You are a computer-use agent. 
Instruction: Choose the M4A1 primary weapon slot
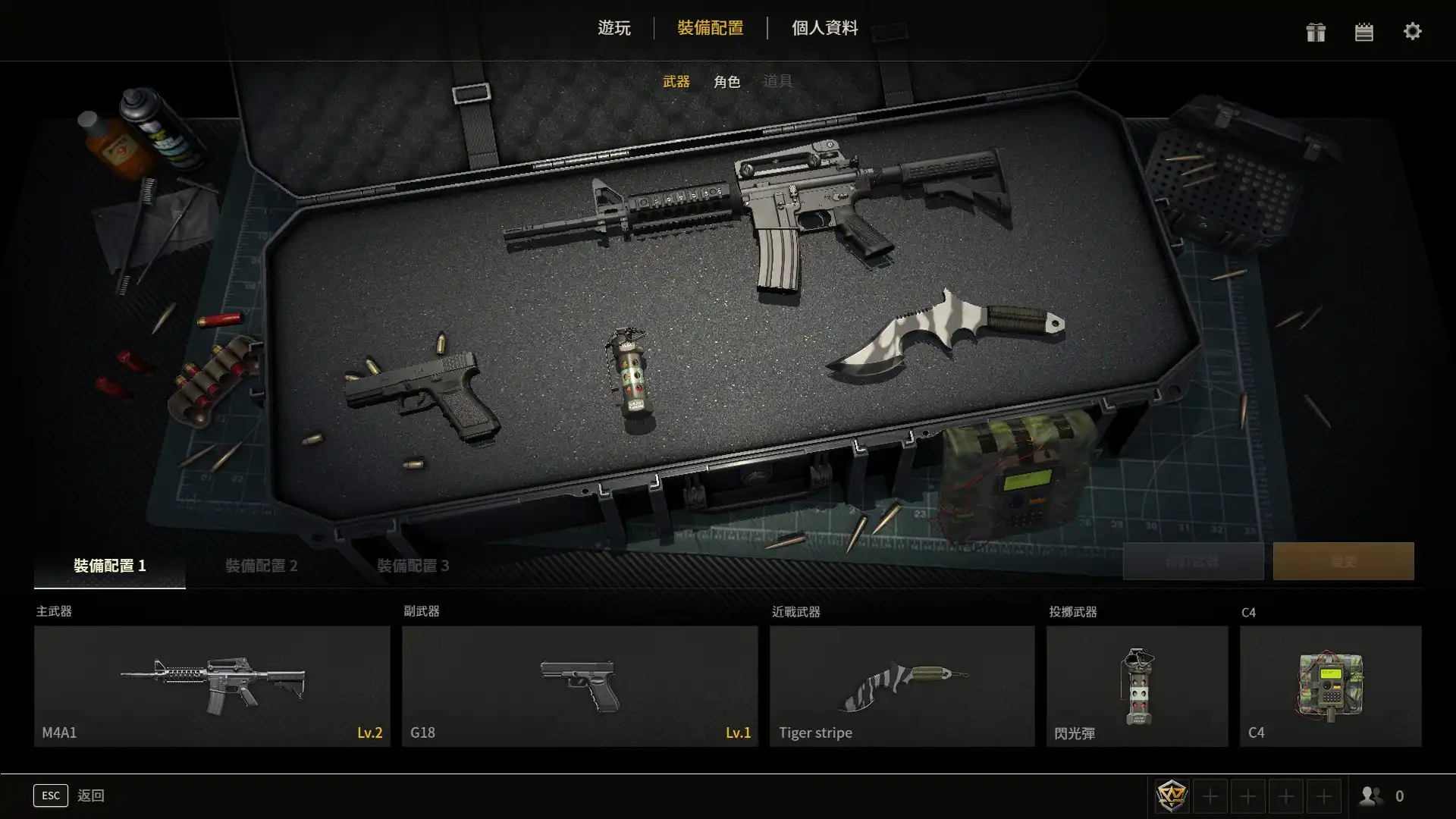(x=212, y=686)
